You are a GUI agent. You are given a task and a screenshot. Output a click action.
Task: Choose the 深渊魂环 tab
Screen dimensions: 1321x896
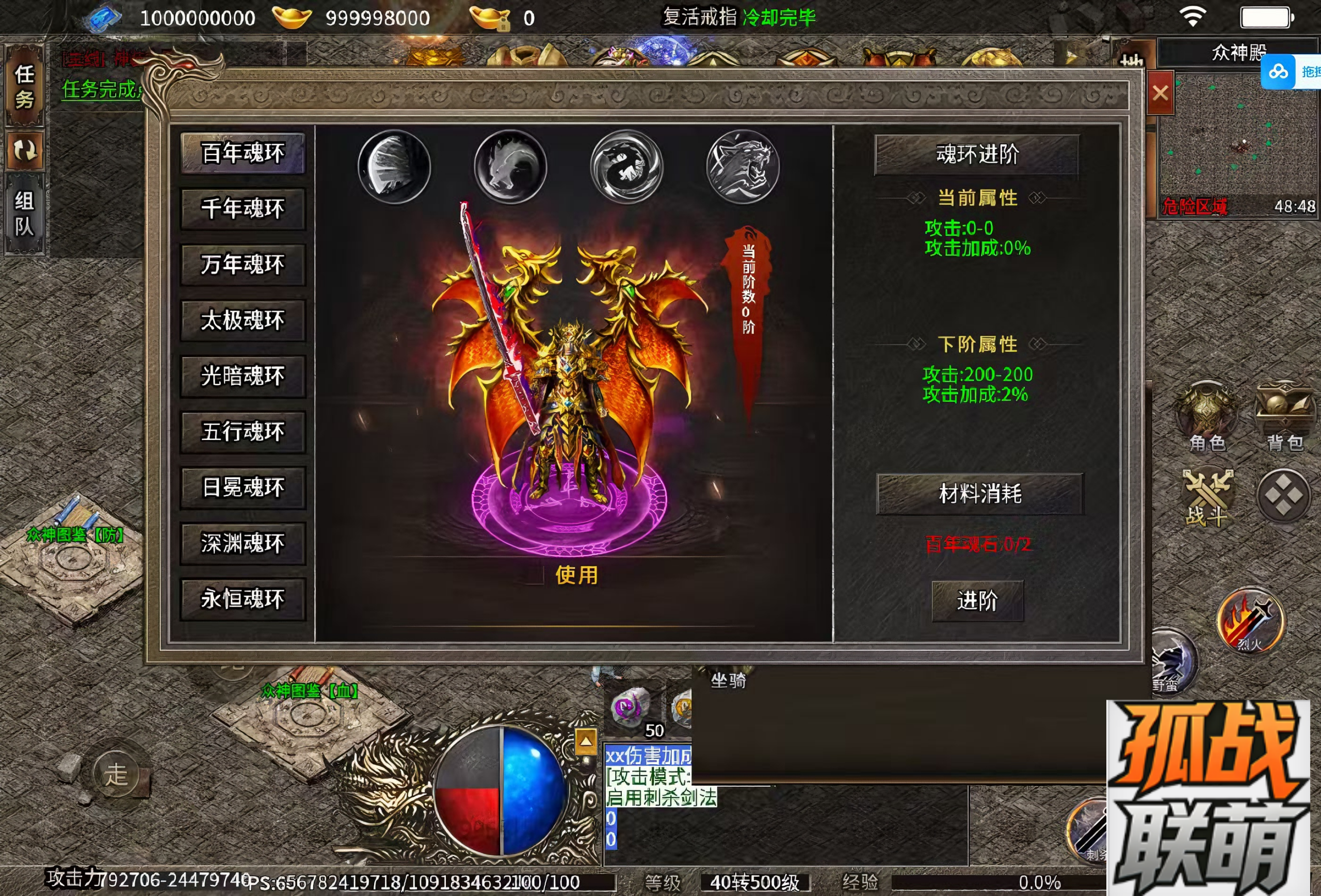coord(243,543)
